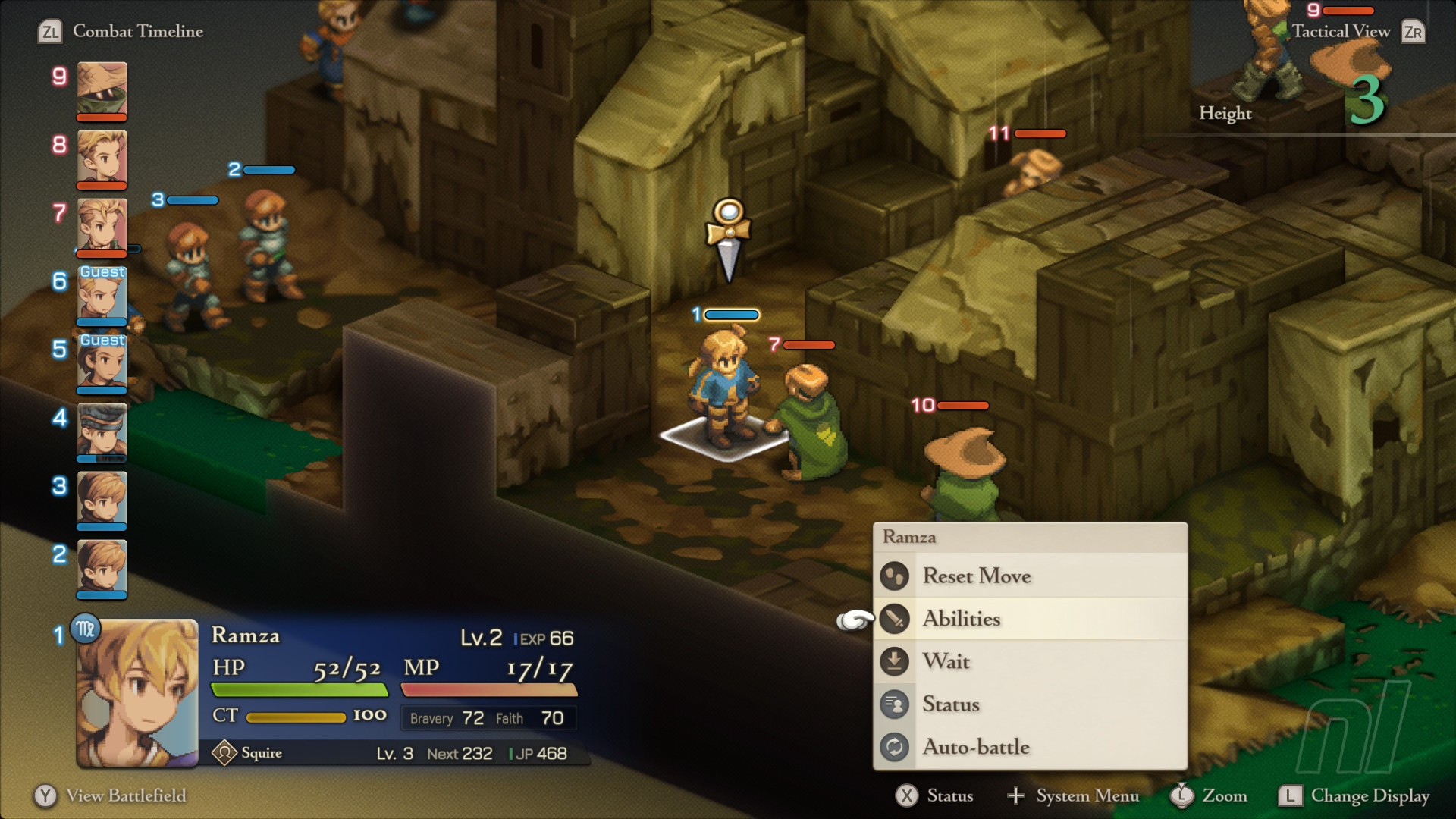Pick the turn 5 Guest portrait
The height and width of the screenshot is (819, 1456).
tap(102, 362)
